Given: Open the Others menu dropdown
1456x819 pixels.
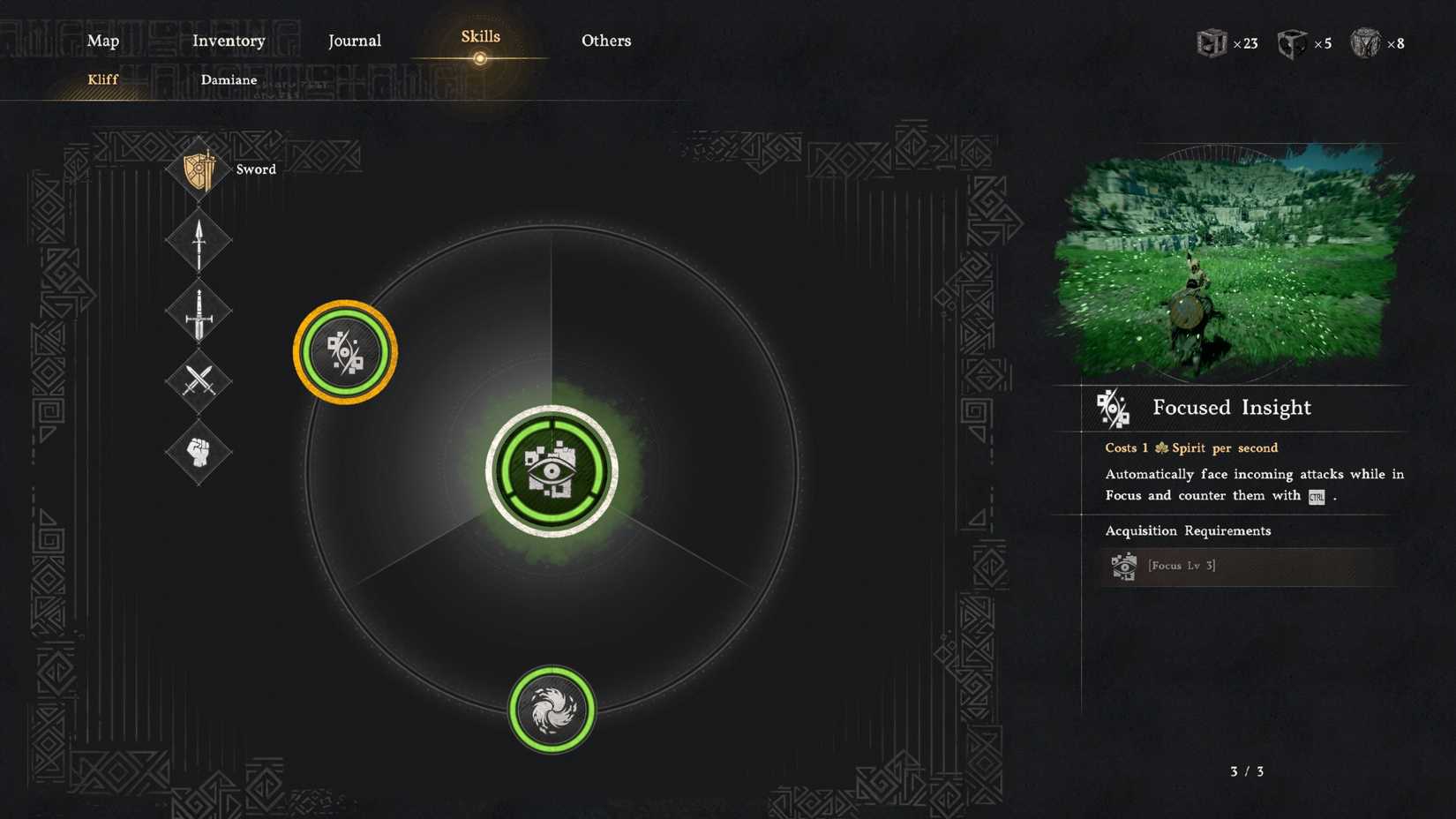Looking at the screenshot, I should pyautogui.click(x=606, y=41).
